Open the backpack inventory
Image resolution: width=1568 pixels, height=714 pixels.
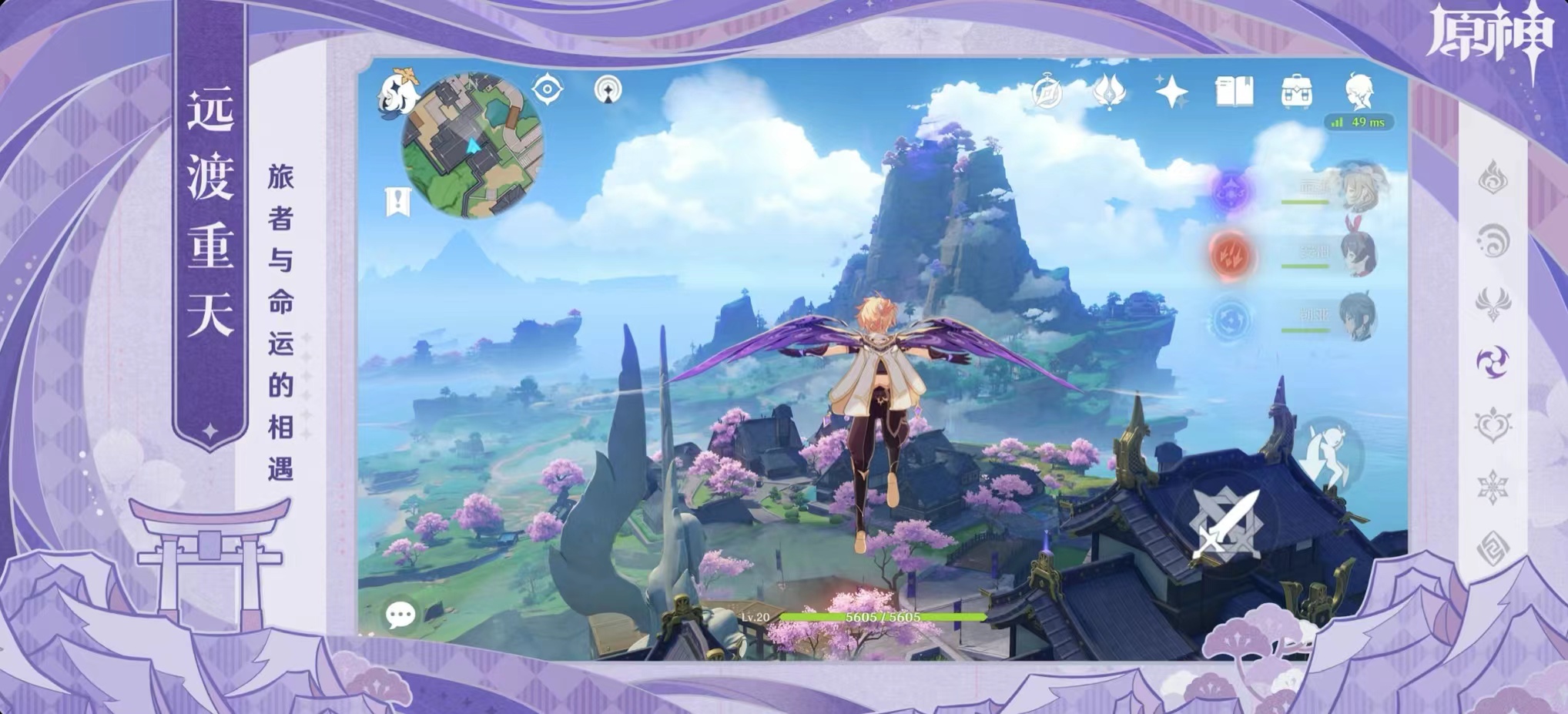coord(1297,92)
